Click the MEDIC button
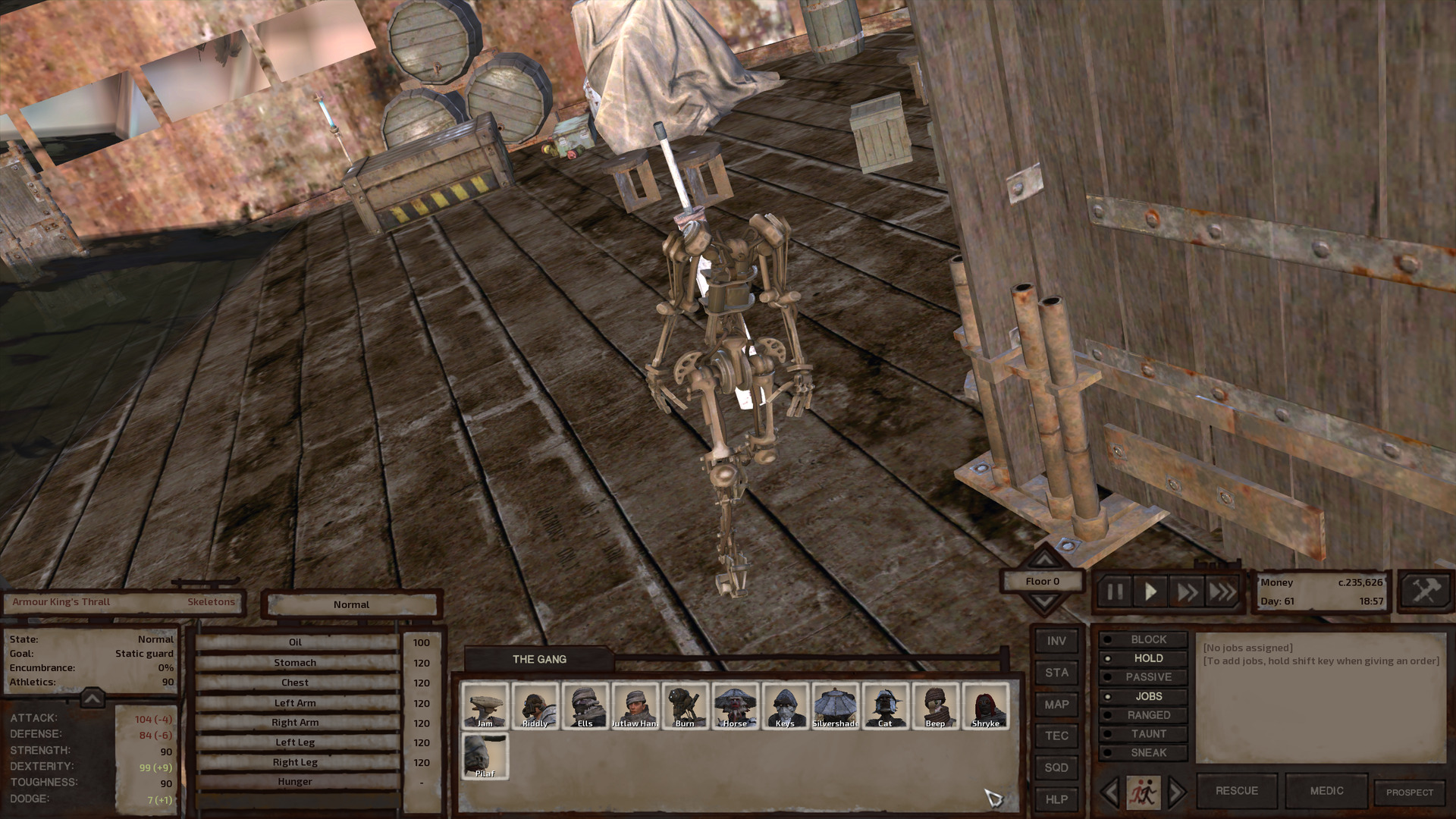The image size is (1456, 819). 1327,791
